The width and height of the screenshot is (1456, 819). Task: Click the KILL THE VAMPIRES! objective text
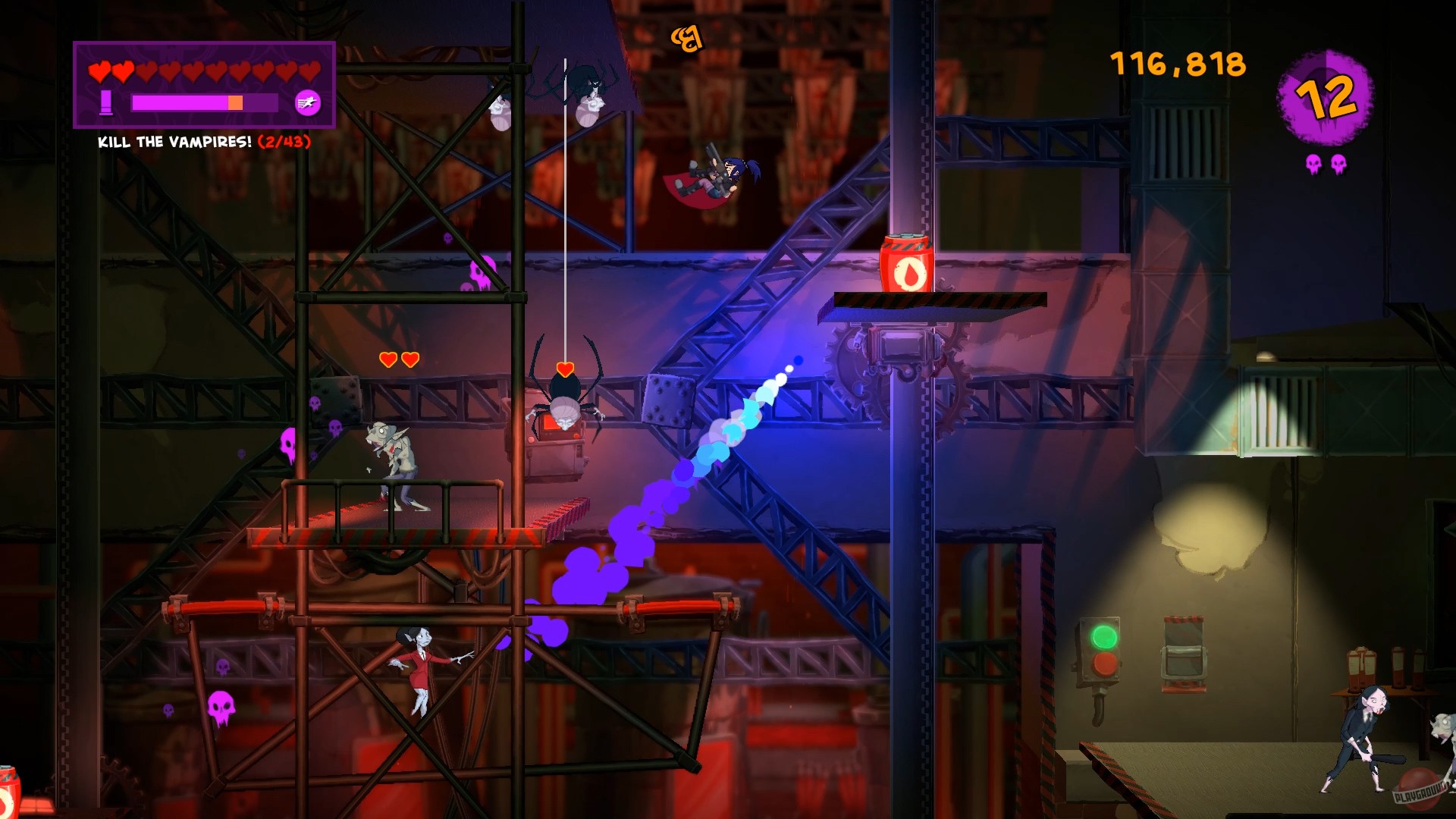click(173, 141)
